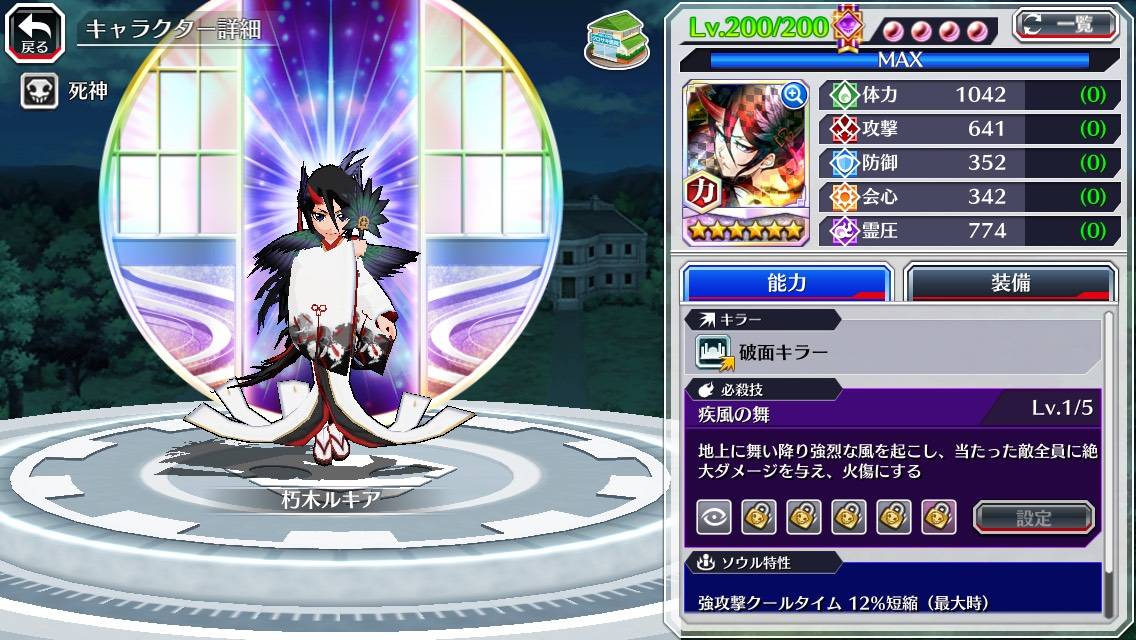Viewport: 1136px width, 640px height.
Task: Select the 破面キラー killer icon
Action: (x=714, y=352)
